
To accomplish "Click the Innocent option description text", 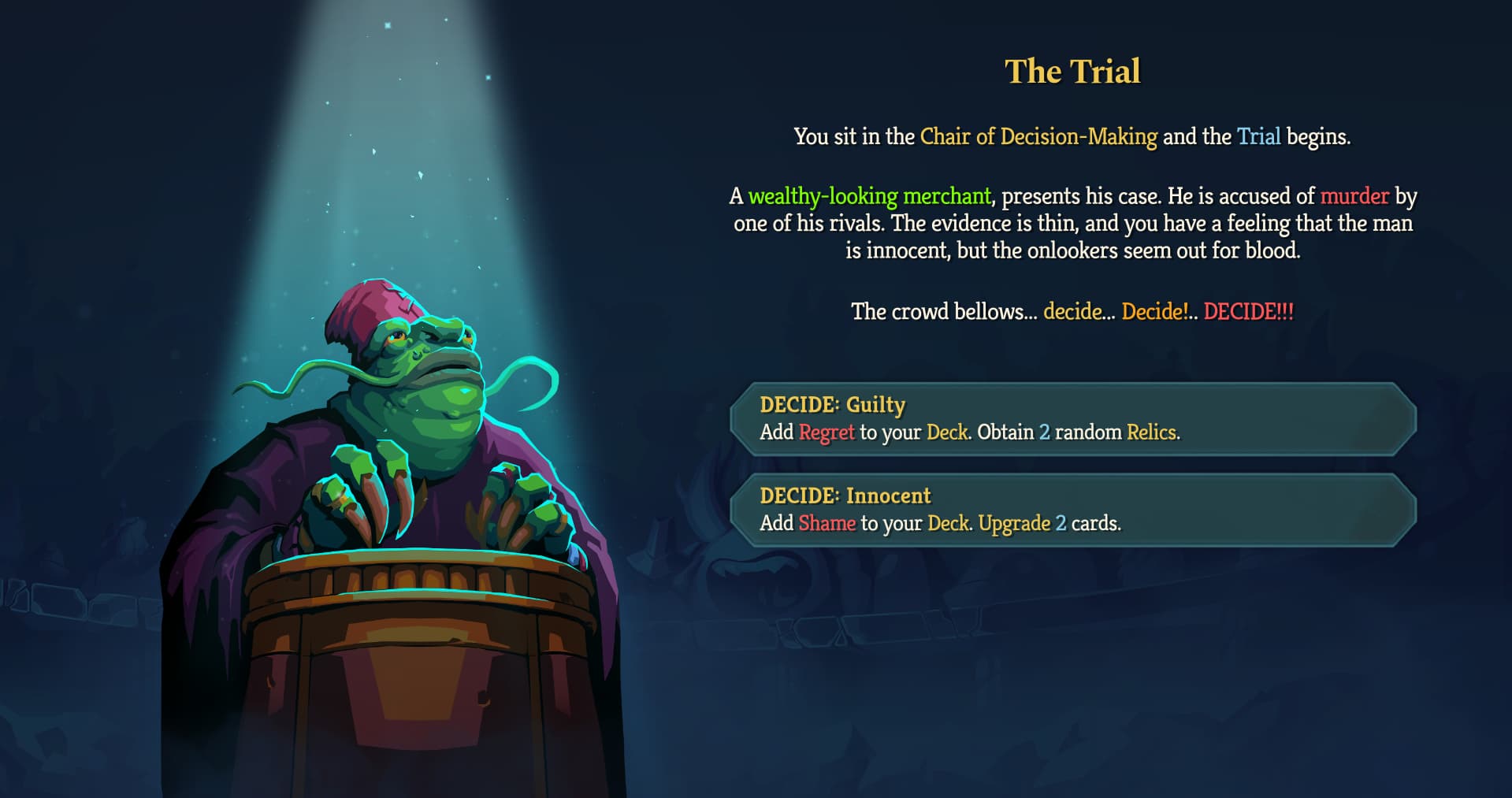I will (x=942, y=522).
